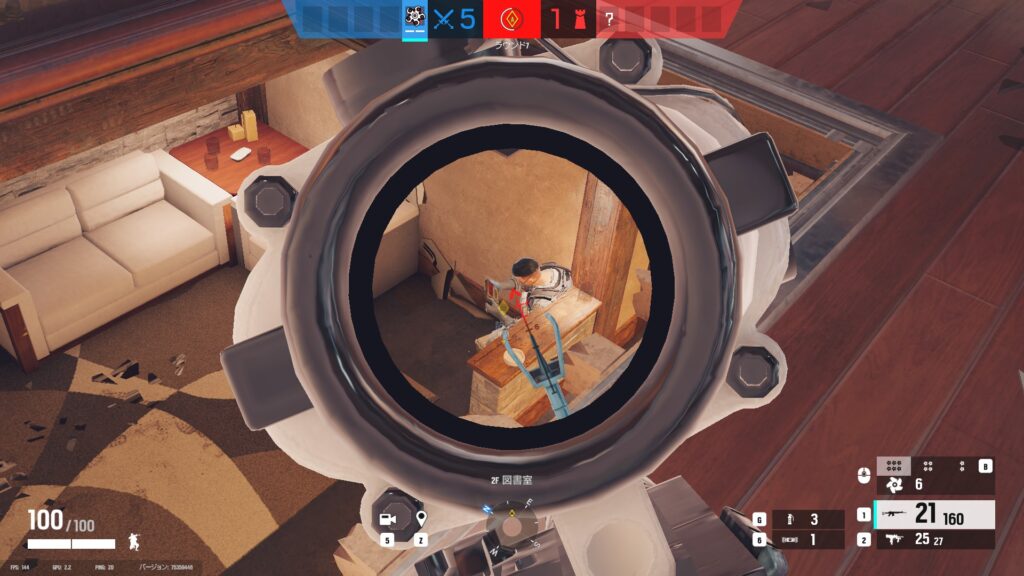Select the primary assault rifle weapon slot
Image resolution: width=1024 pixels, height=576 pixels.
click(x=932, y=514)
